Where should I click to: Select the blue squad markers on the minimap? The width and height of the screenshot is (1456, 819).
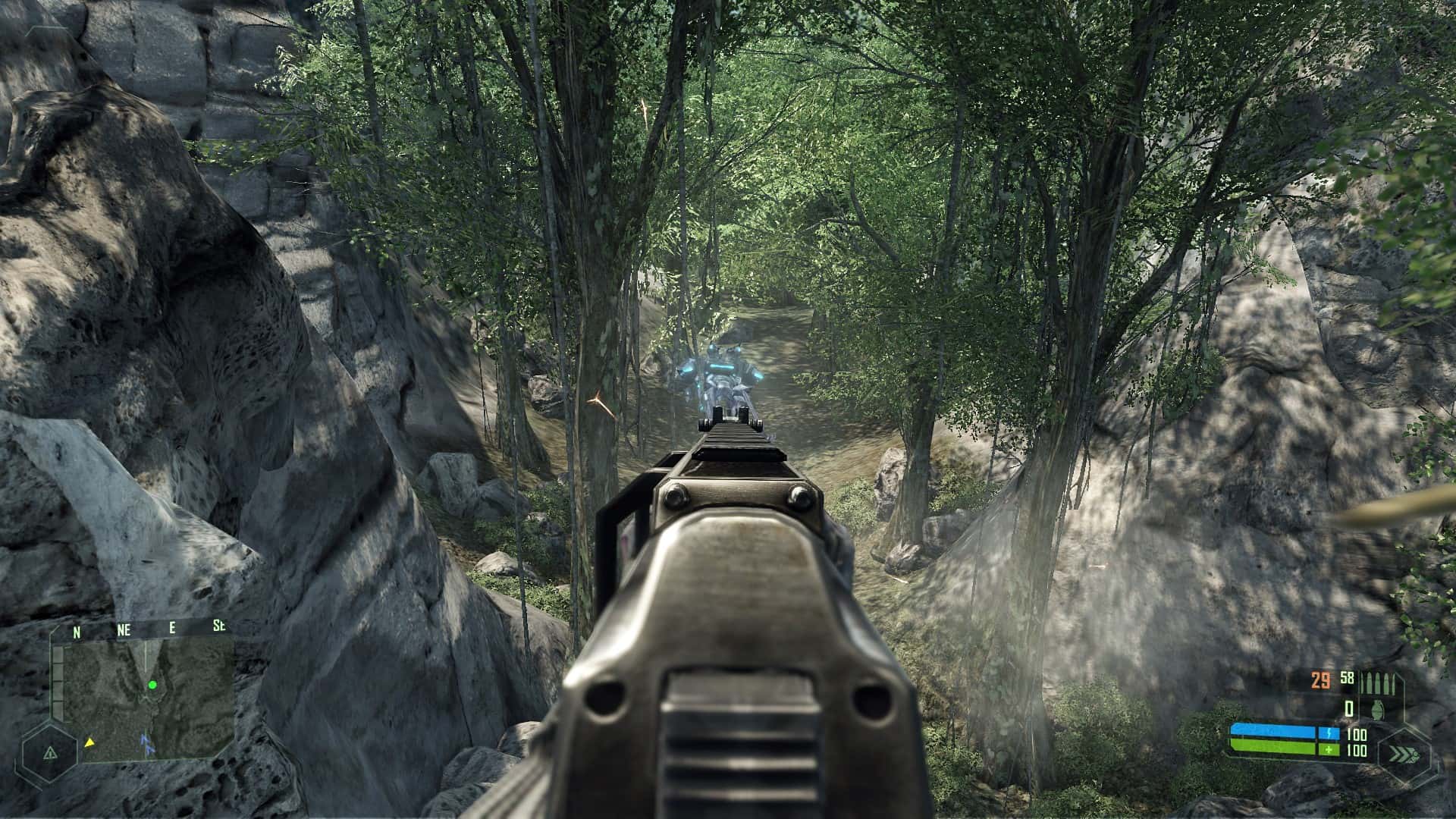tap(147, 745)
